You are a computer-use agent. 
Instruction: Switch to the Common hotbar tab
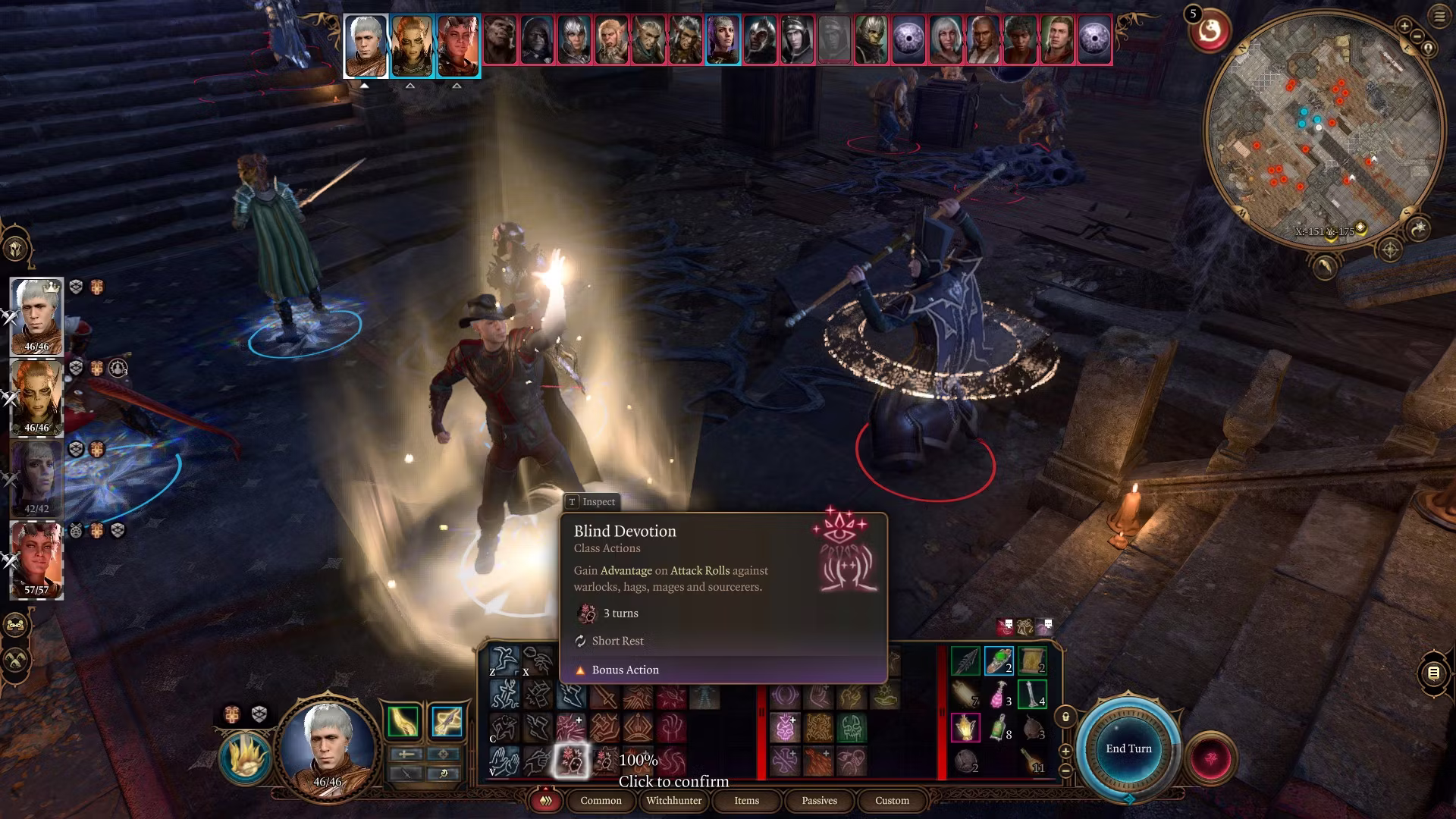[x=601, y=800]
